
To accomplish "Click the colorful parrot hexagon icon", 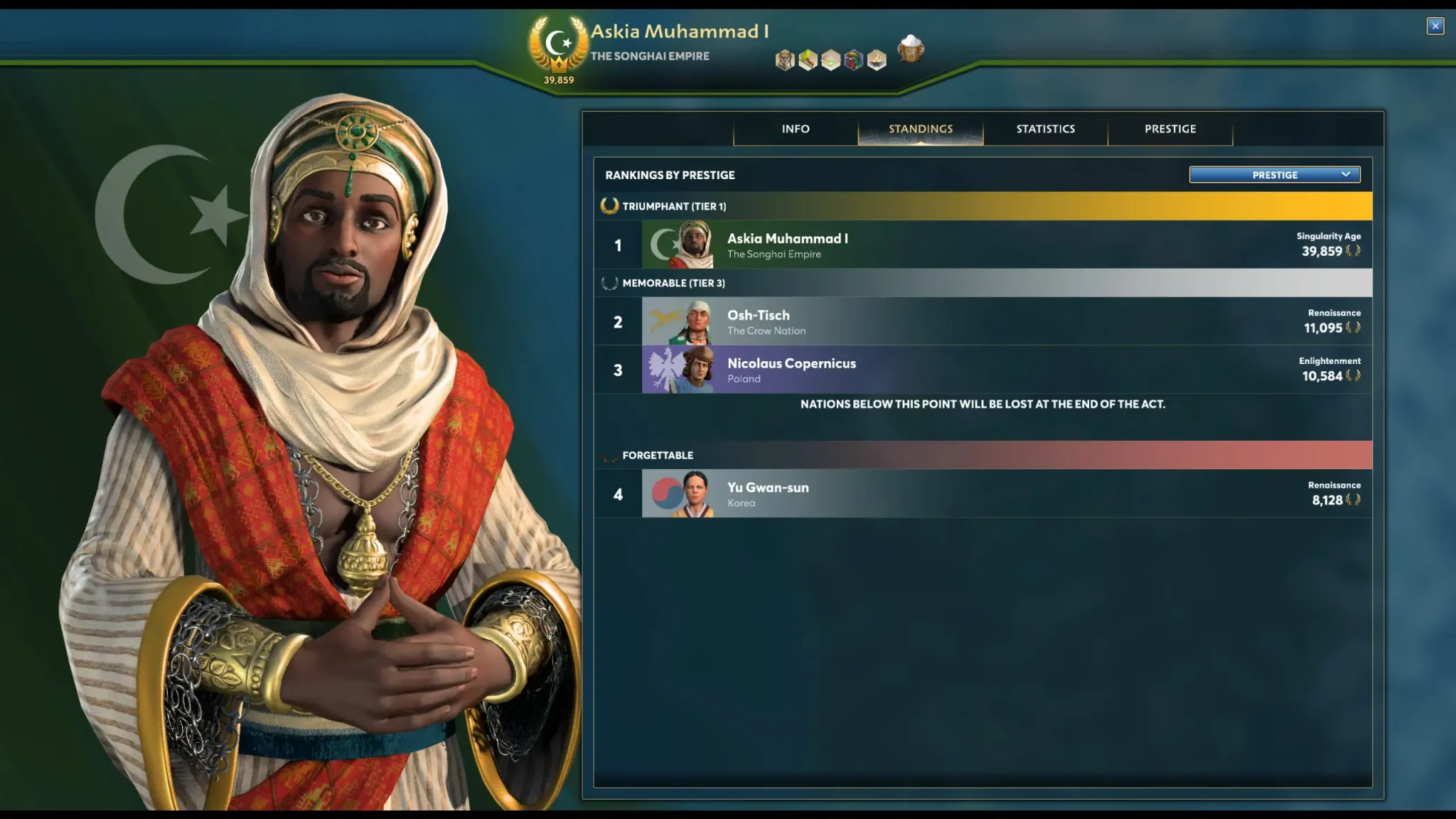I will pos(854,60).
